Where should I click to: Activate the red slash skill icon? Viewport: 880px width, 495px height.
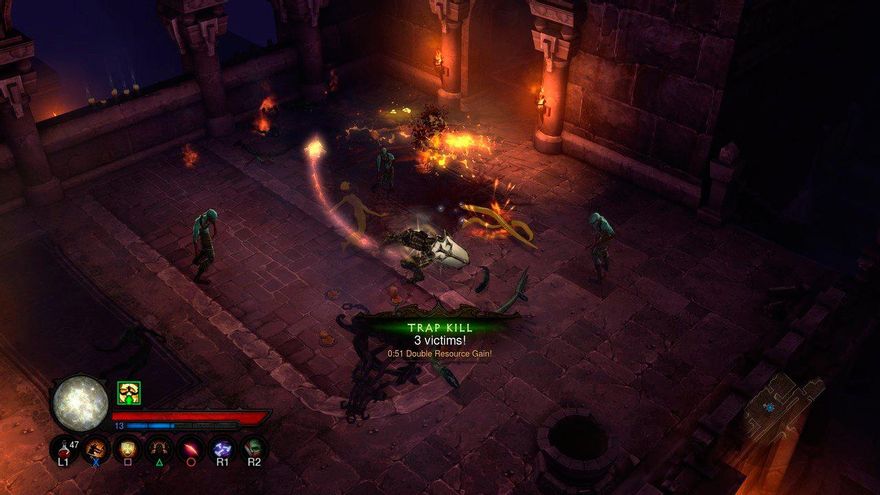tap(191, 449)
